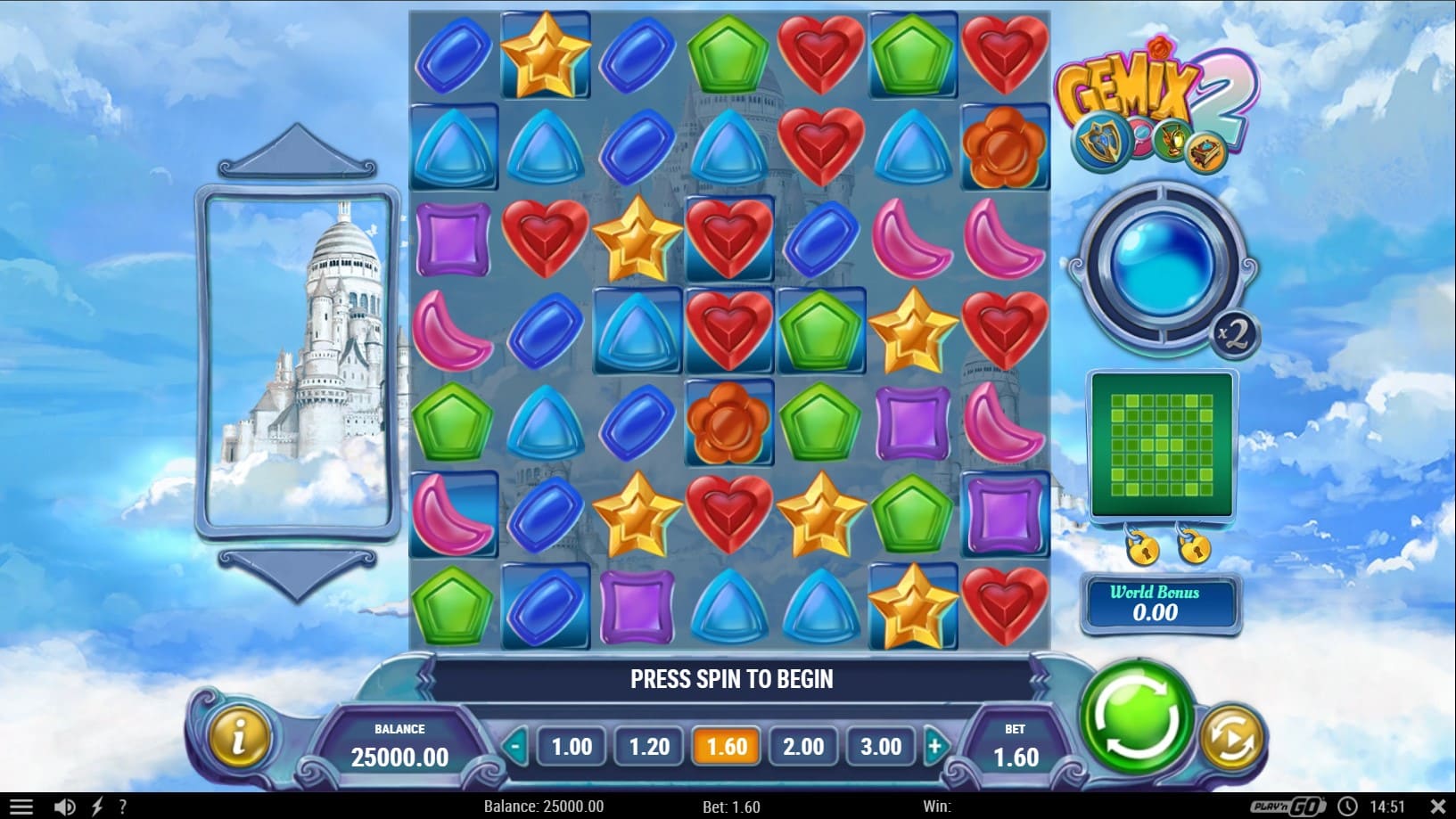Screen dimensions: 1456x819
Task: Click the green world pattern grid
Action: click(x=1161, y=445)
